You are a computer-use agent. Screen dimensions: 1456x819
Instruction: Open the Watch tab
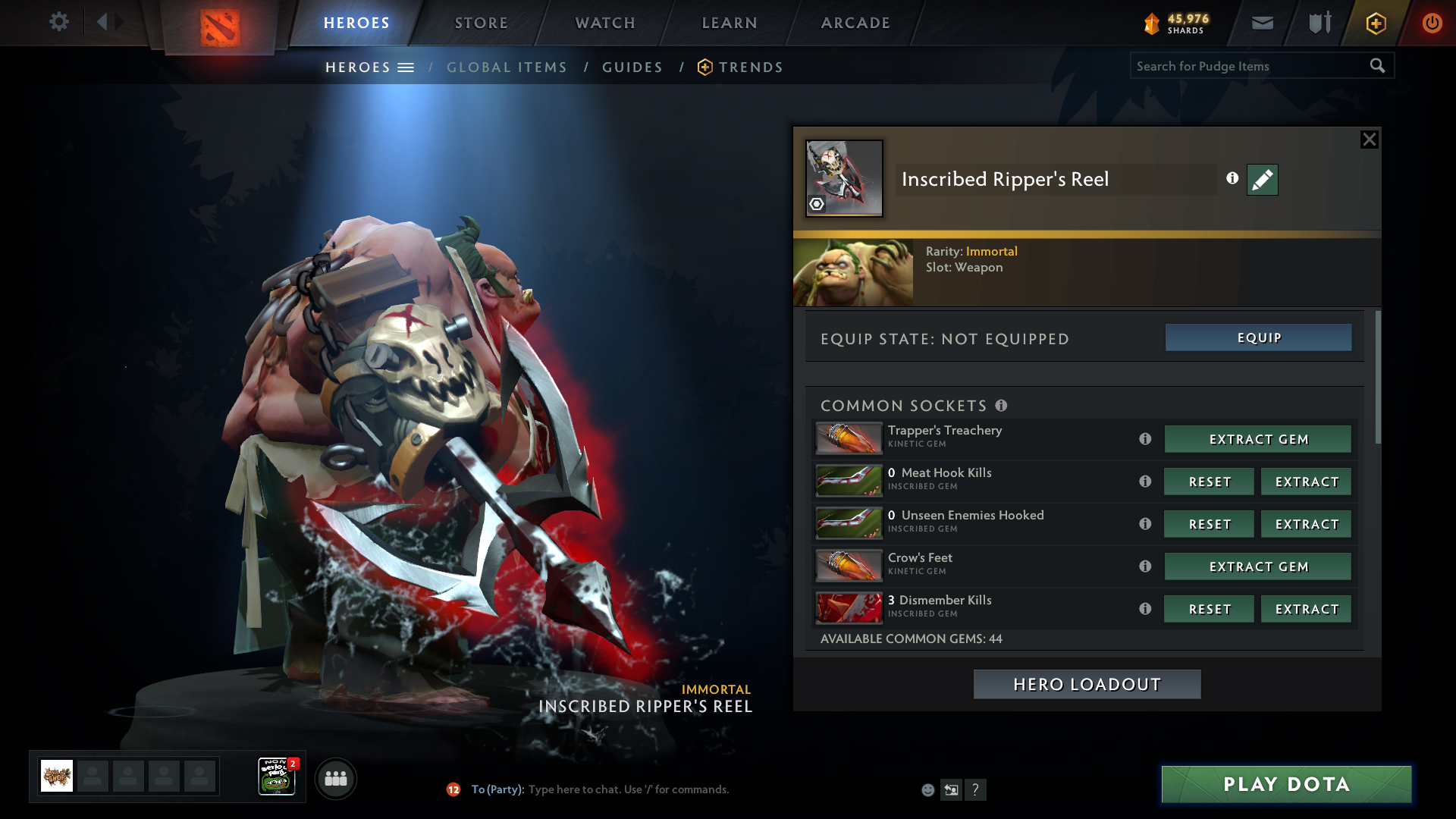605,23
